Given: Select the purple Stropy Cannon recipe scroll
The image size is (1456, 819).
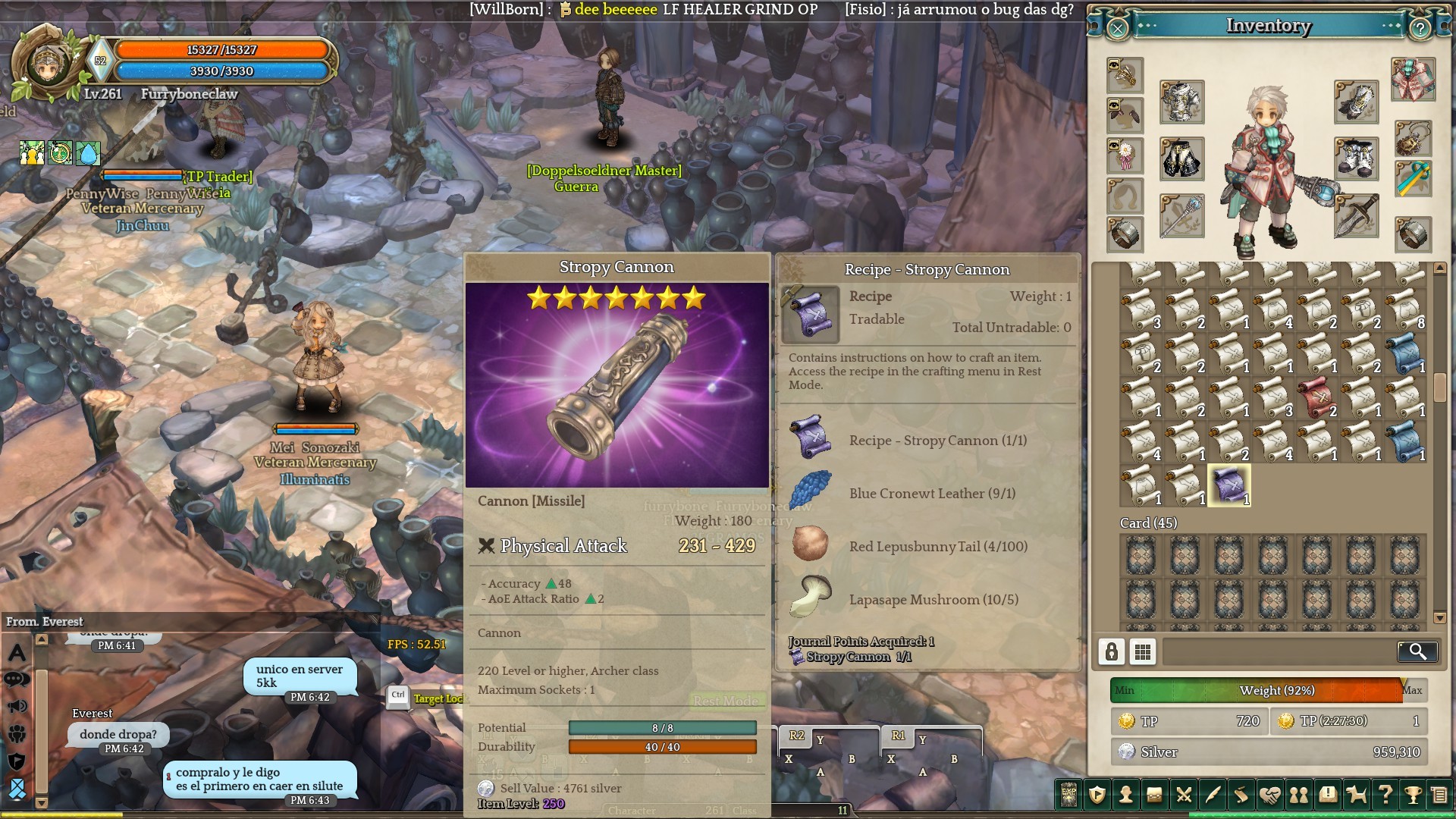Looking at the screenshot, I should 1228,485.
